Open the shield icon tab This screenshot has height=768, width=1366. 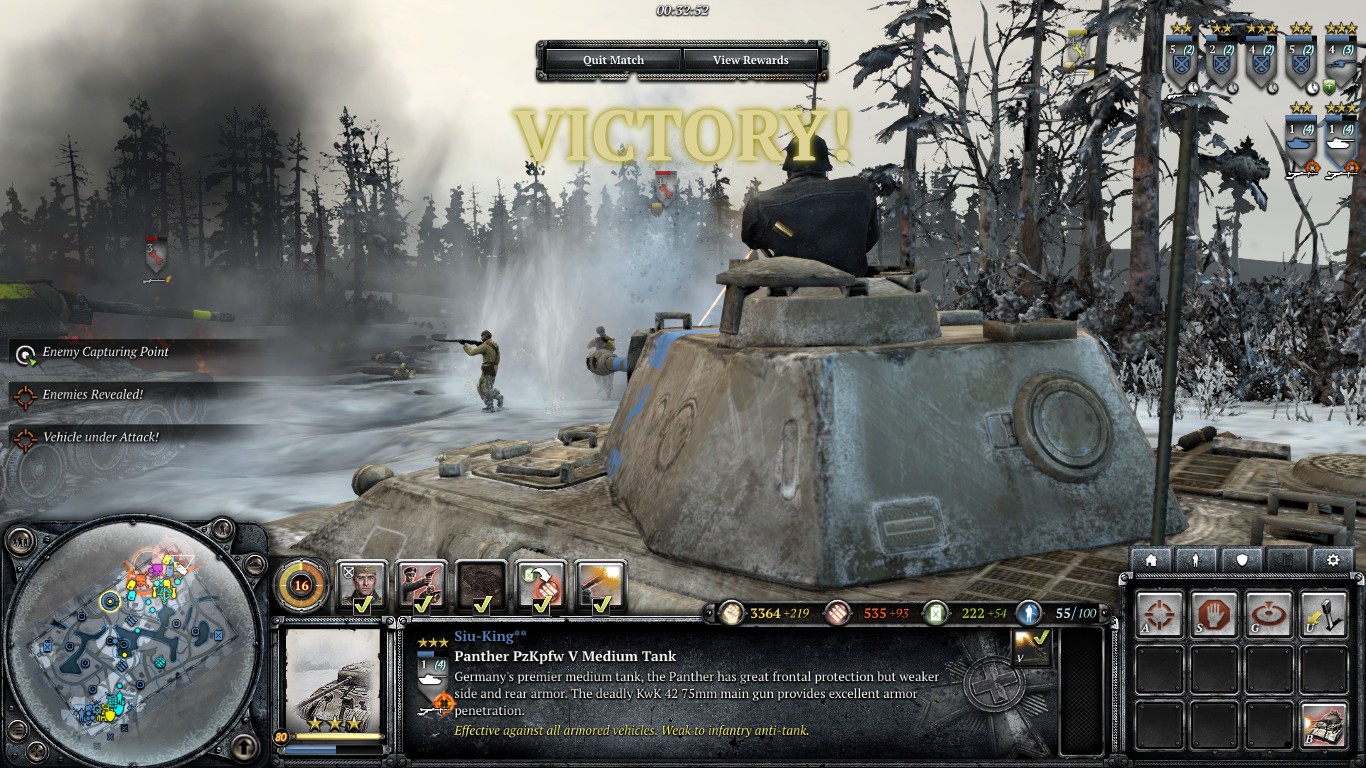[1242, 560]
